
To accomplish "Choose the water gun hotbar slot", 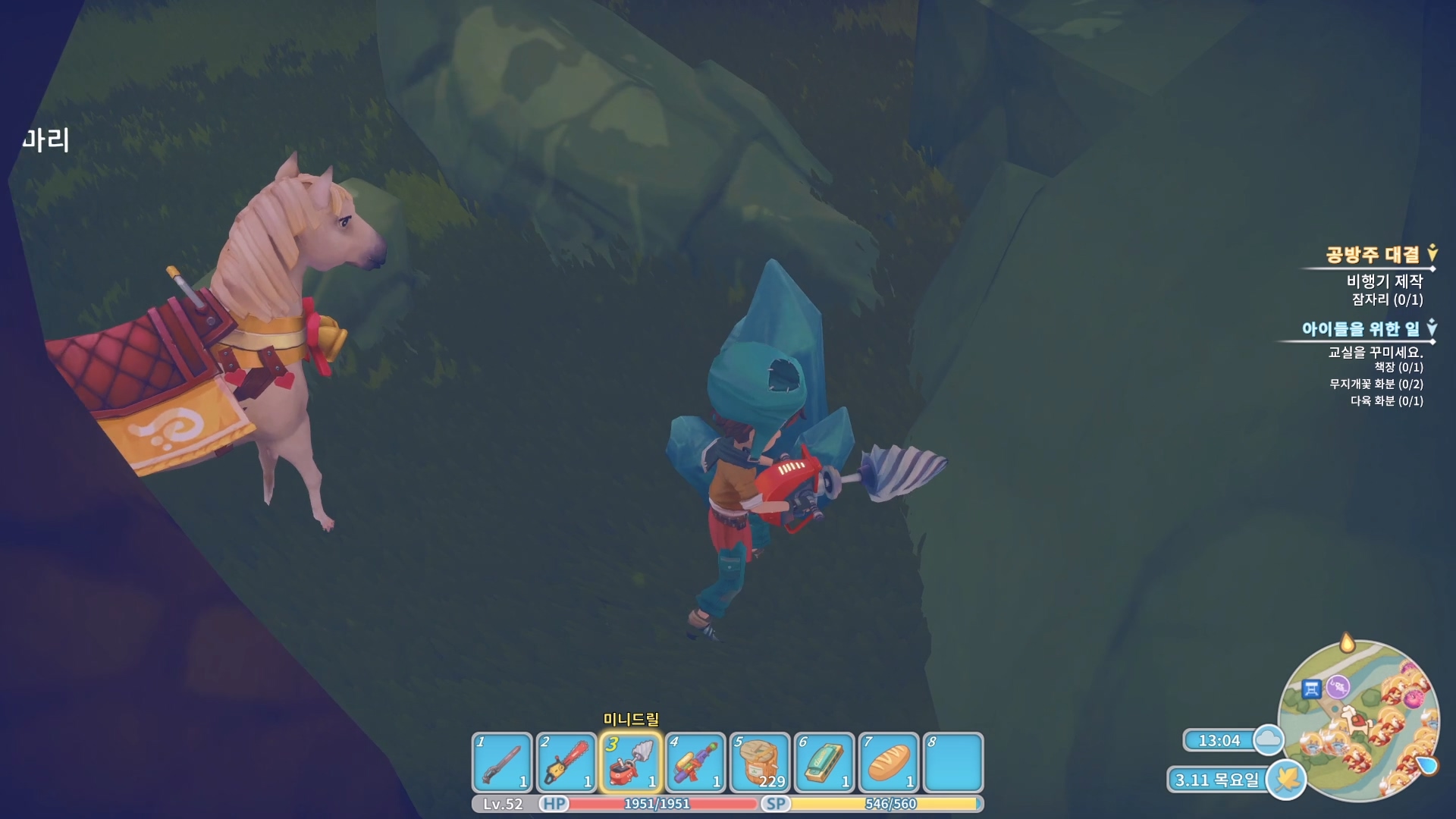I will click(695, 762).
